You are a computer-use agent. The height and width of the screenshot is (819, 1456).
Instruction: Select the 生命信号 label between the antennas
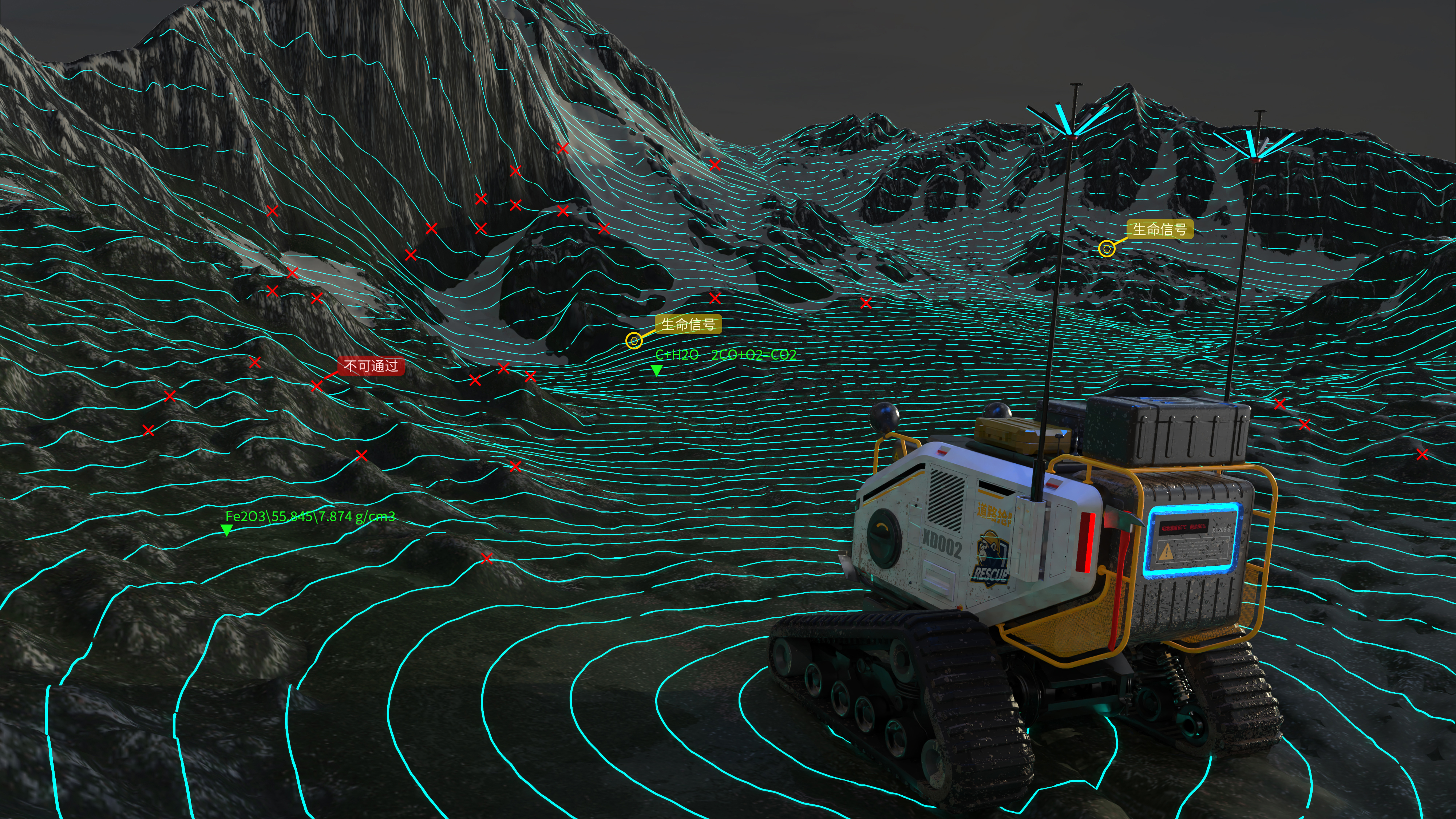click(1160, 229)
